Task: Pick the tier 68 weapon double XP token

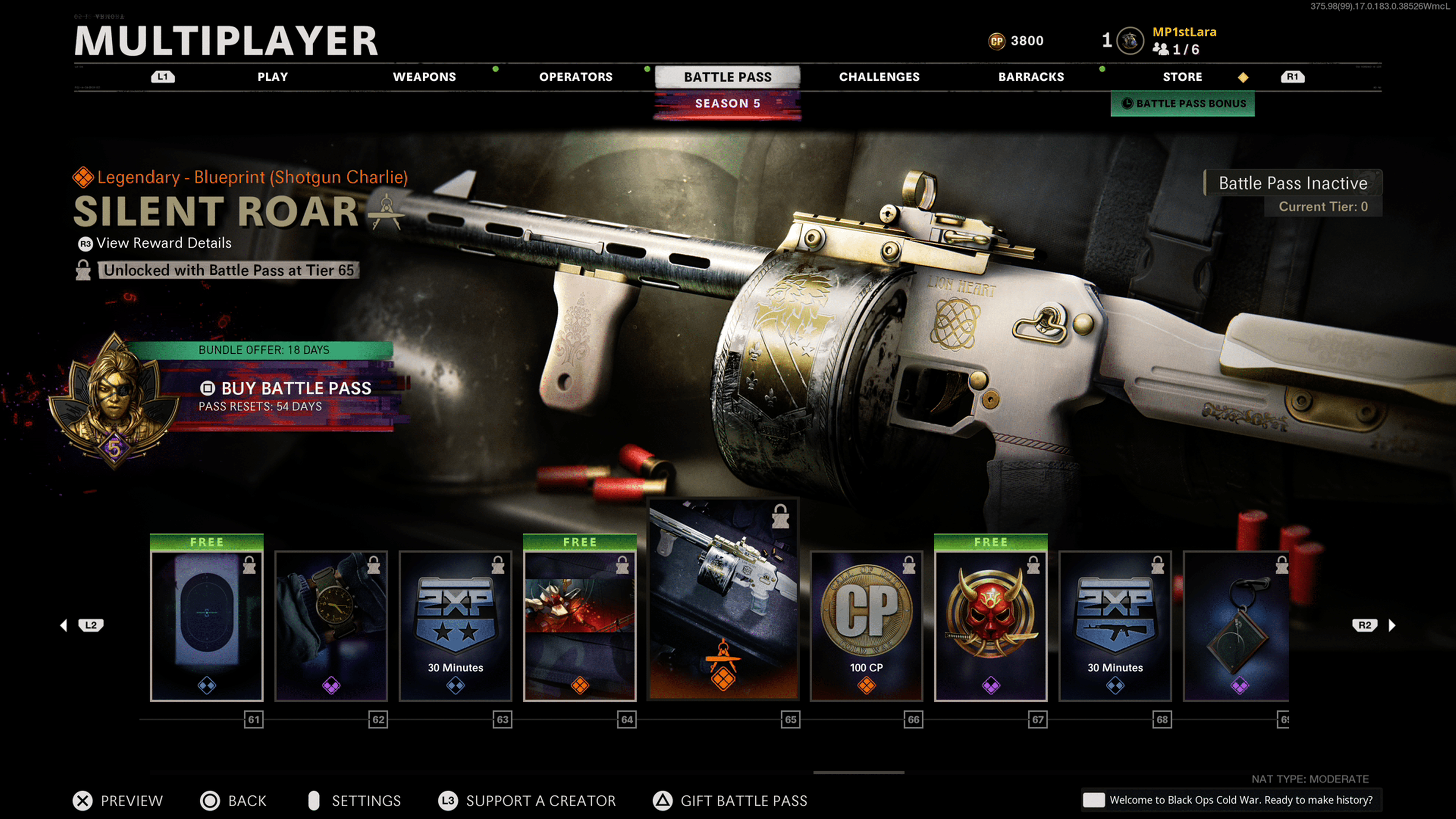Action: (1115, 625)
